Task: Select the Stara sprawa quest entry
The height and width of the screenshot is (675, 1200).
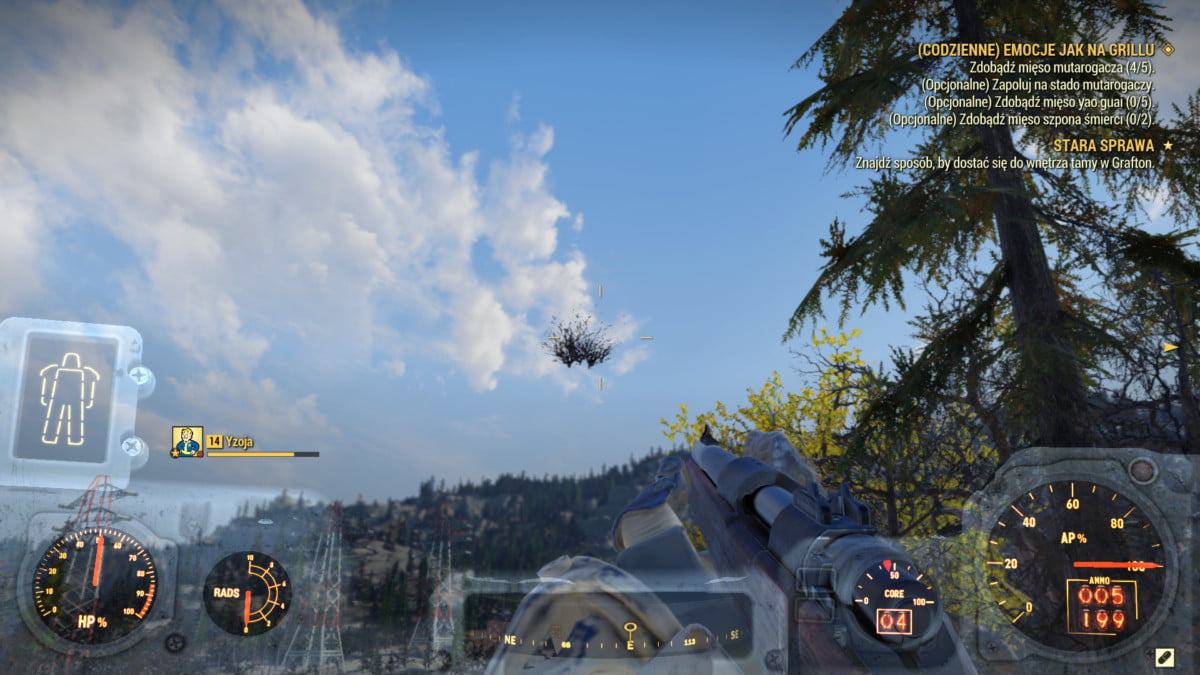Action: point(1103,146)
